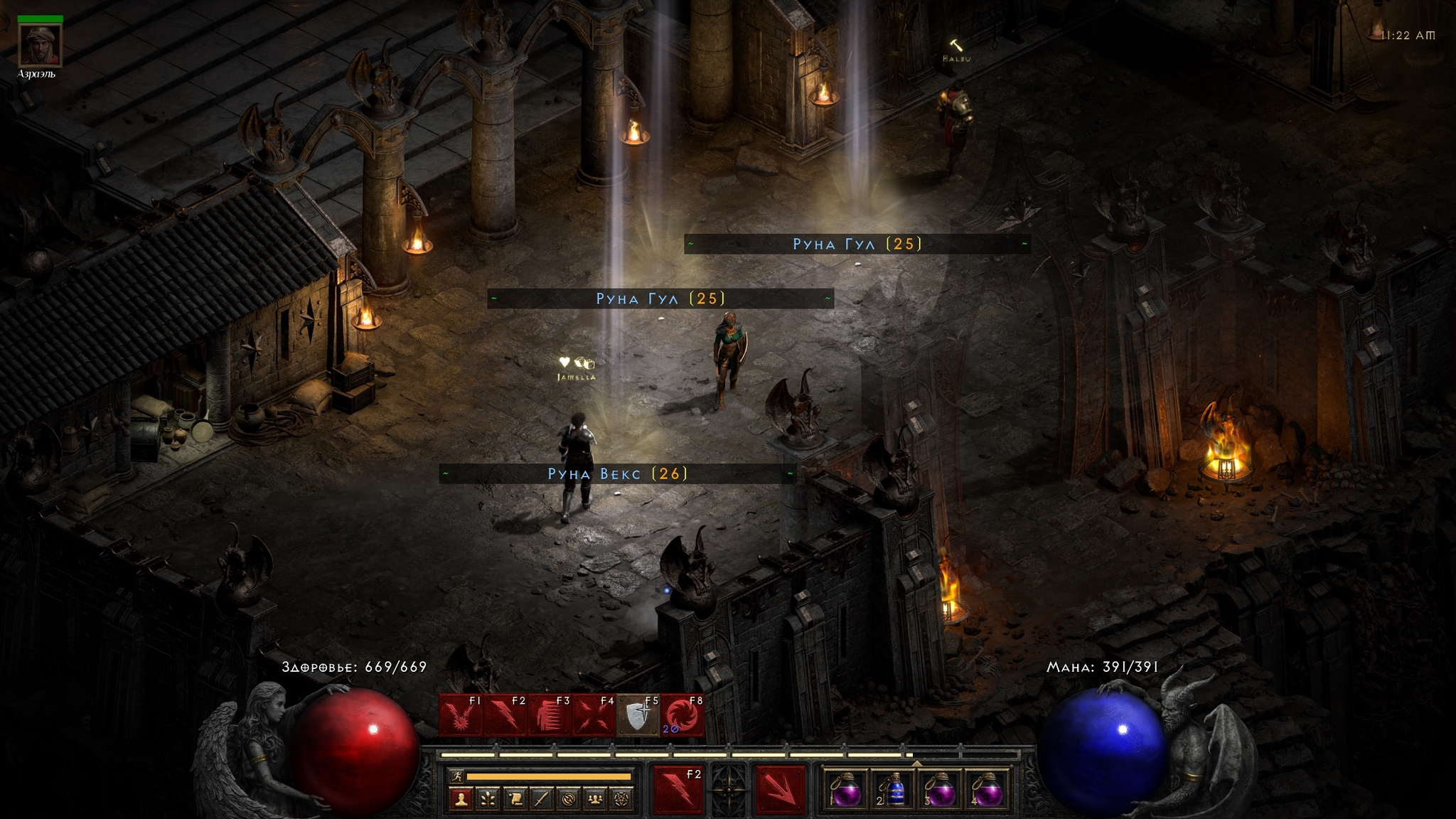Image resolution: width=1456 pixels, height=819 pixels.
Task: Select the F1 lightning burst skill
Action: click(x=461, y=714)
